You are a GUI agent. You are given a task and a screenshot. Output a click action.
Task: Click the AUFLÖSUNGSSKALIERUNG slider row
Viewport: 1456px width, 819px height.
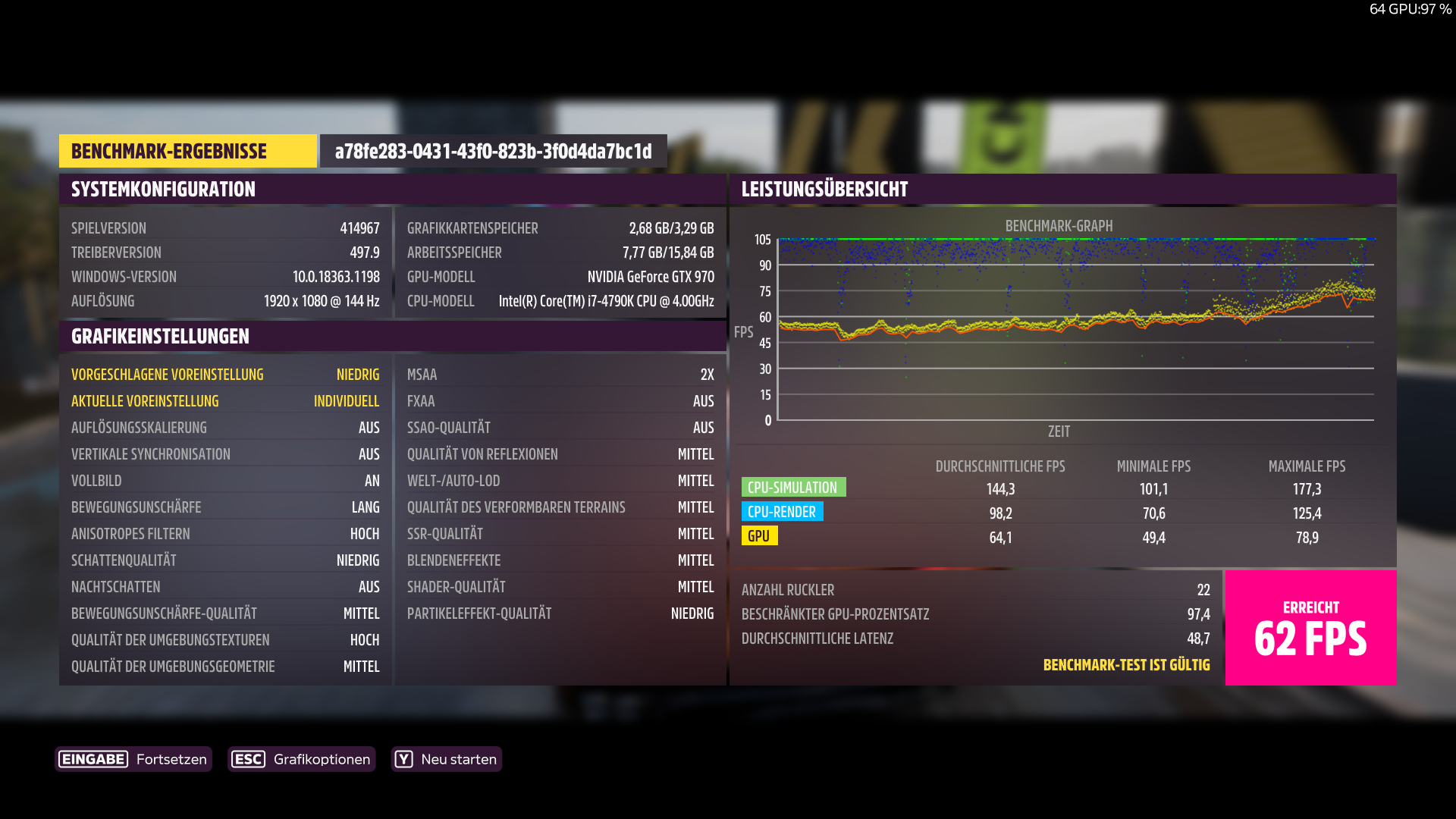[x=225, y=427]
